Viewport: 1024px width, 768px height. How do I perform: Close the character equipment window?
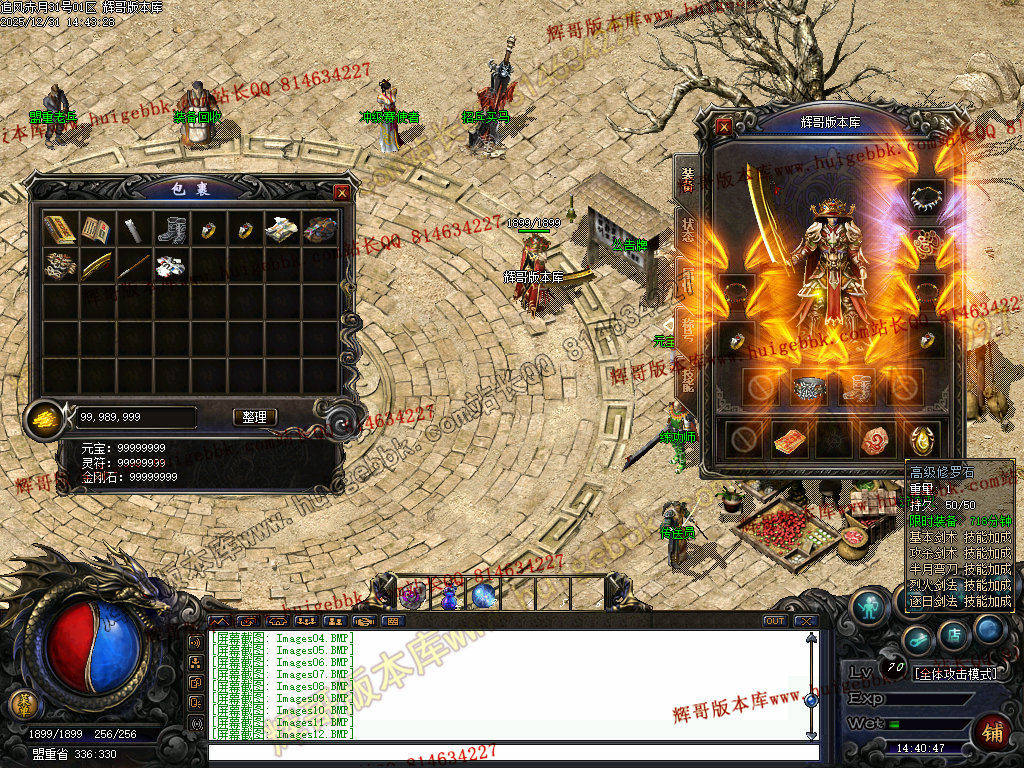point(724,126)
